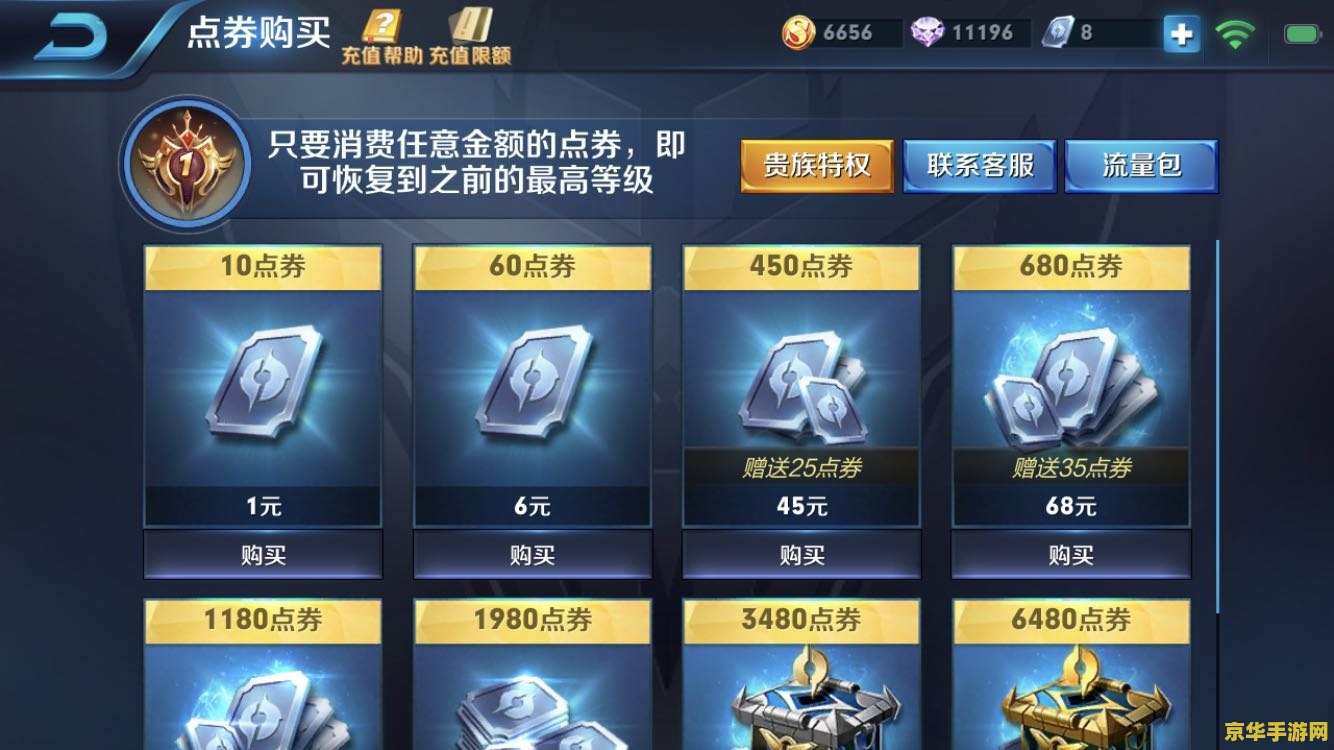Buy the 680点券 pack for 68元
Image resolution: width=1334 pixels, height=750 pixels.
click(x=1069, y=554)
